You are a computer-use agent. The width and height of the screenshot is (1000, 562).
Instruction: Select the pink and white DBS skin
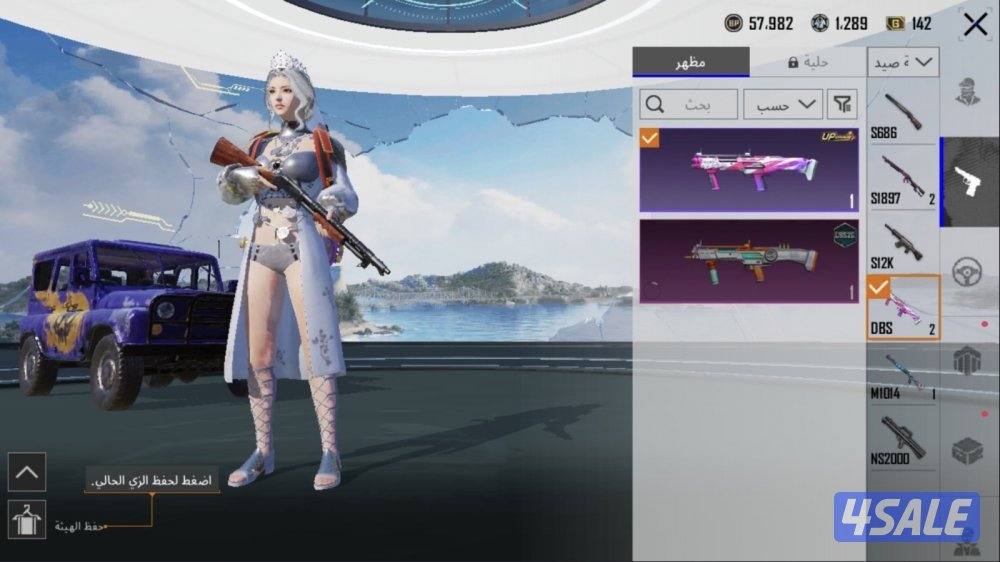pyautogui.click(x=749, y=169)
